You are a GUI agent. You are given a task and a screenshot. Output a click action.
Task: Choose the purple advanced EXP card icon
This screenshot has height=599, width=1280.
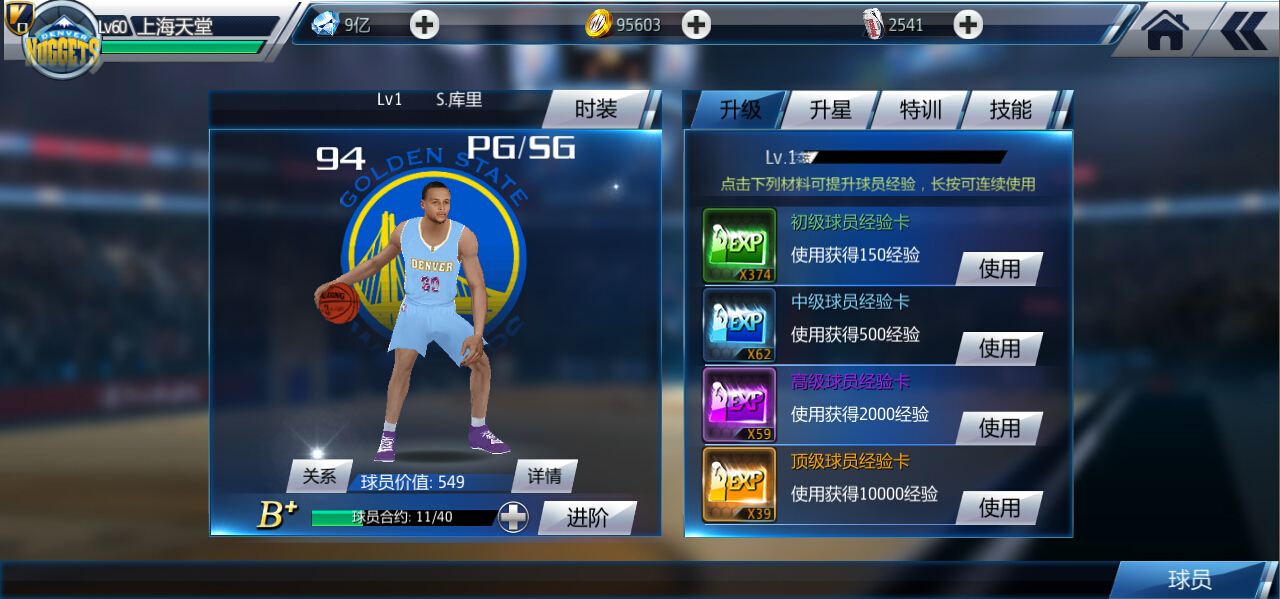pyautogui.click(x=740, y=405)
